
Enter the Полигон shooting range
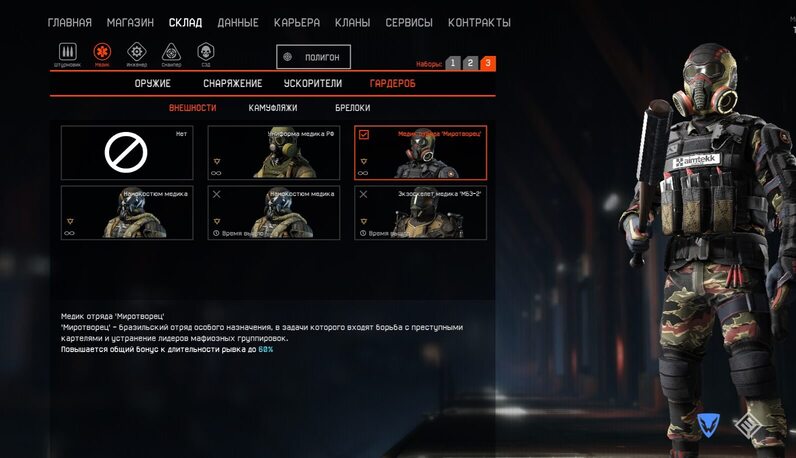coord(313,57)
